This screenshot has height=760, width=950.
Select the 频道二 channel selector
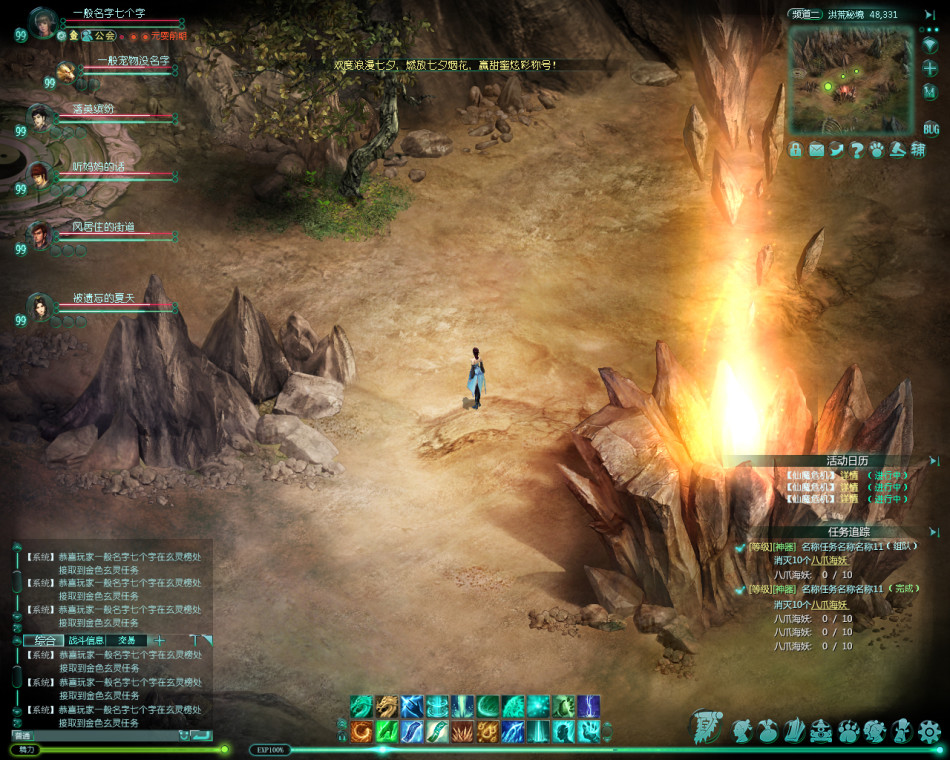point(806,14)
